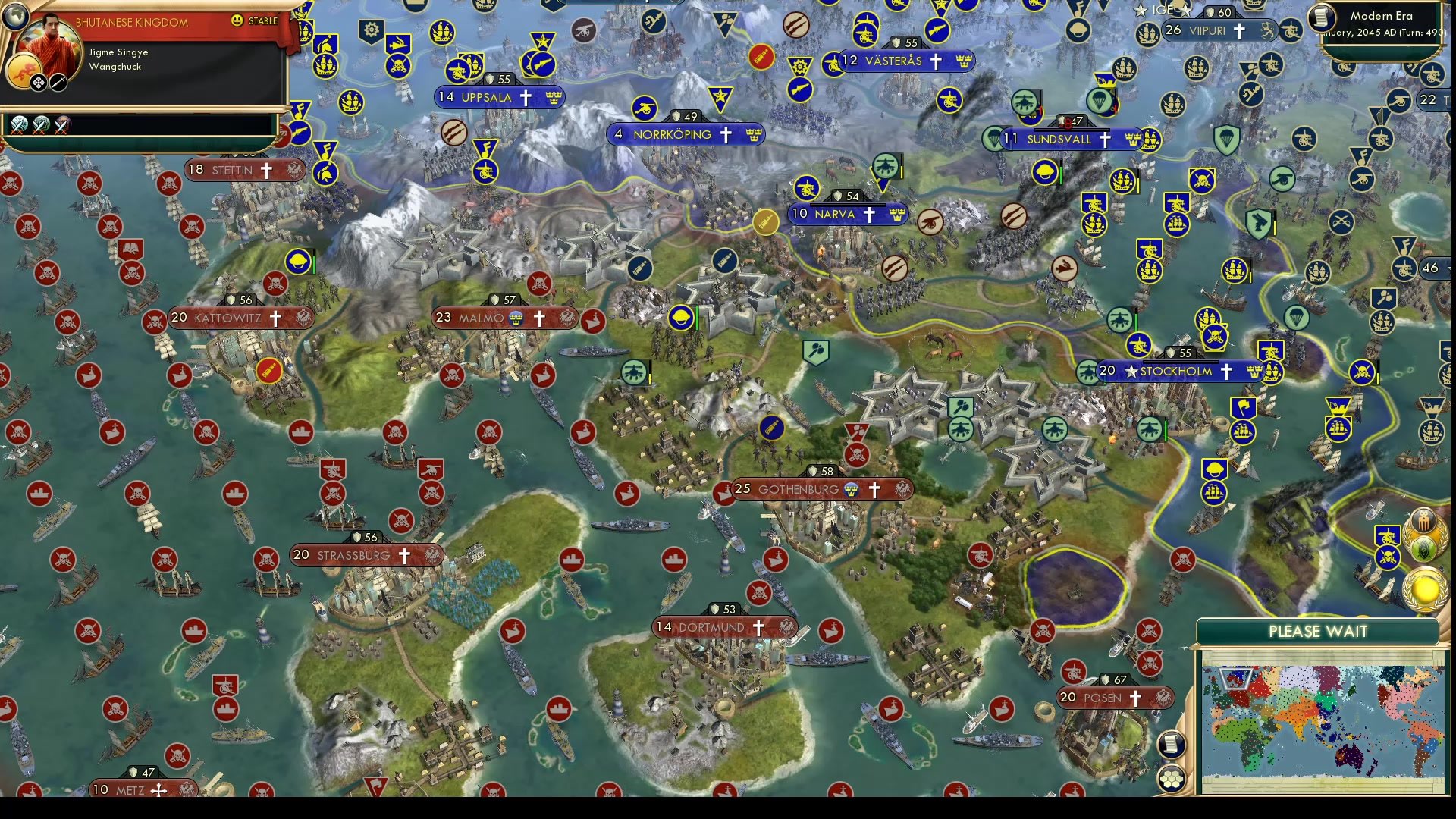
Task: Click the PLEASE WAIT panel header
Action: point(1320,631)
